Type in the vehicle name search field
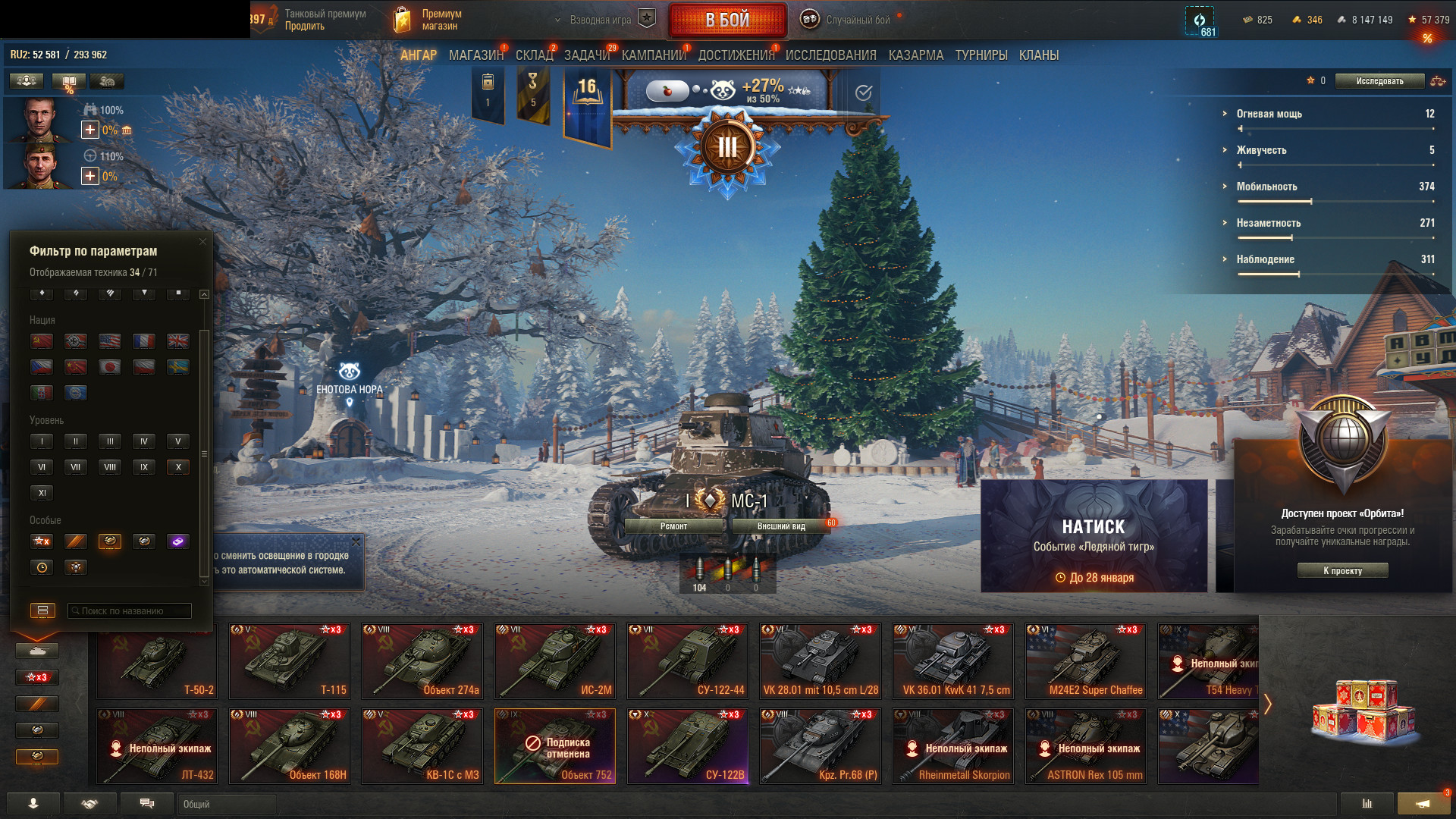Image resolution: width=1456 pixels, height=819 pixels. pyautogui.click(x=130, y=611)
